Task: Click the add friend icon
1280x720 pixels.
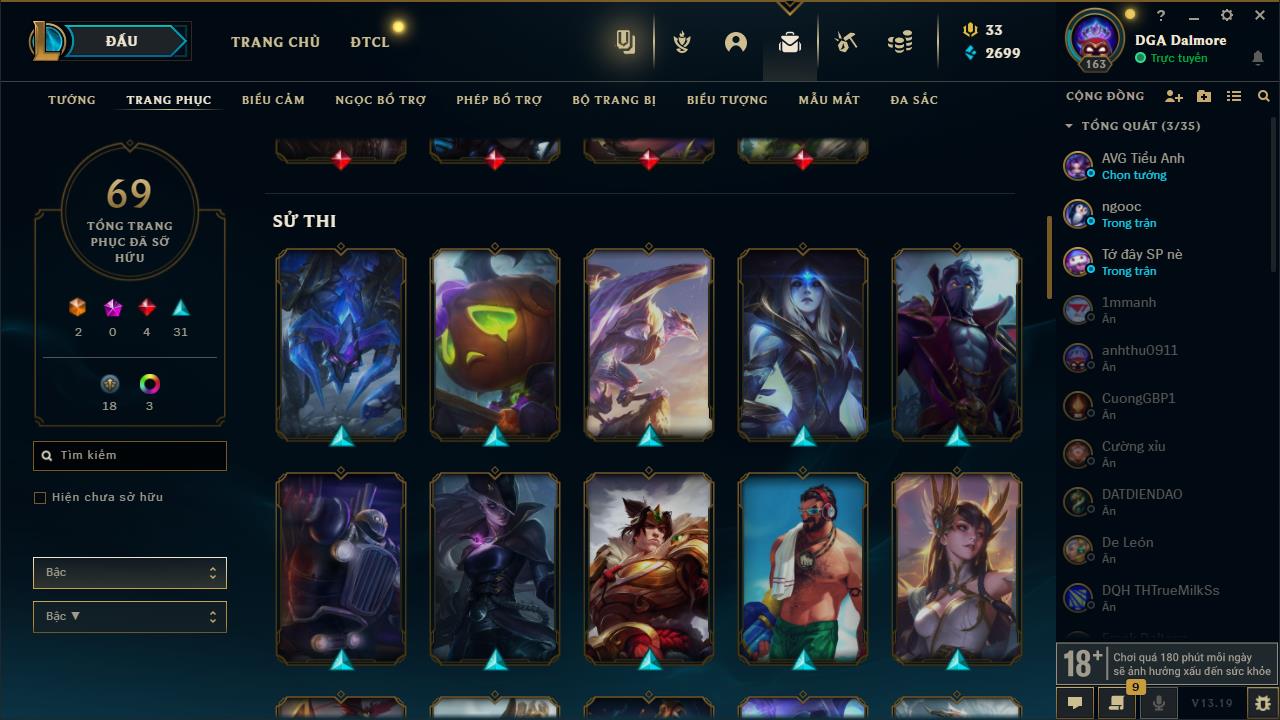Action: (1175, 95)
